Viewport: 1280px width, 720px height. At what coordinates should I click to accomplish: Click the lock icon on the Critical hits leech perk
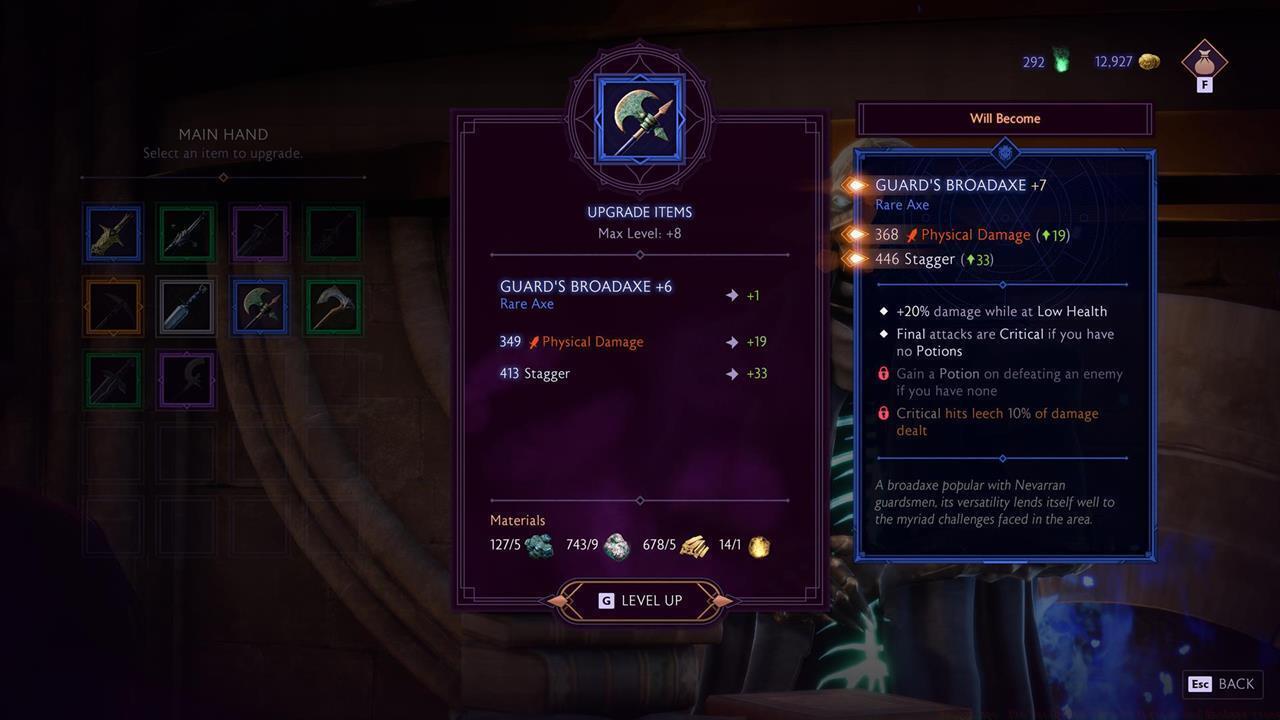[x=883, y=413]
